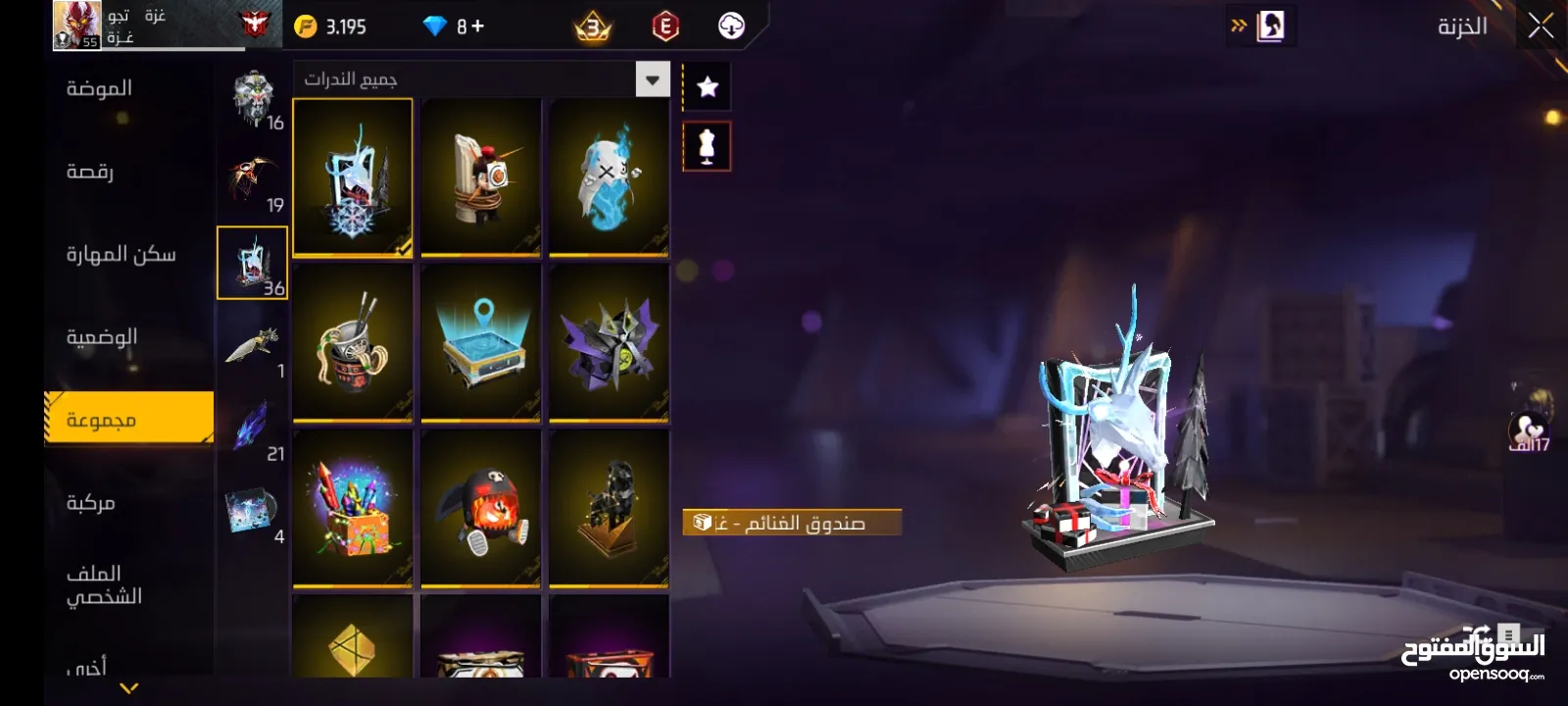The image size is (1568, 706).
Task: Open the cloud download icon
Action: coord(731,26)
